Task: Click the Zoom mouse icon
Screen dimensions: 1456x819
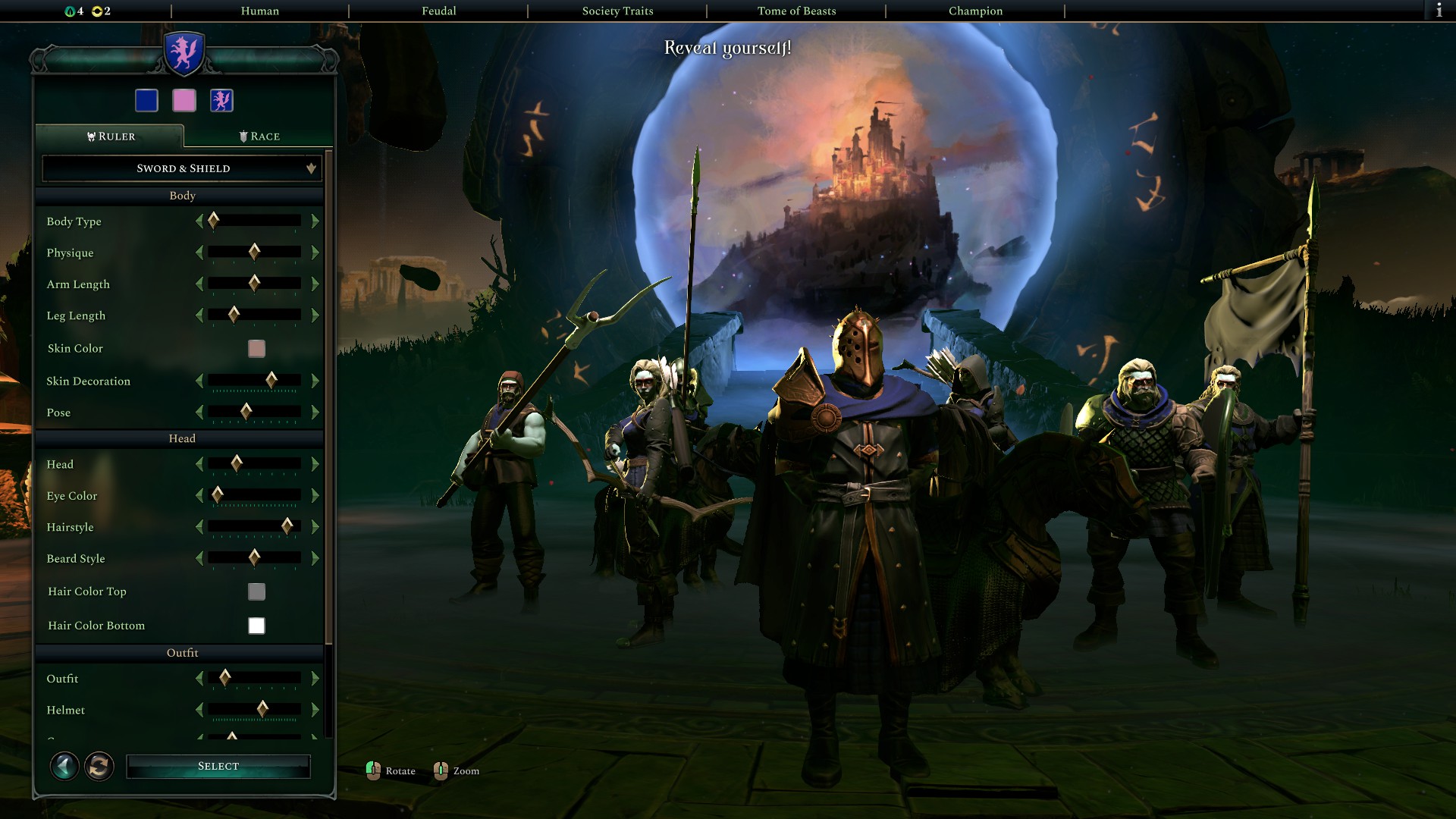Action: [441, 770]
